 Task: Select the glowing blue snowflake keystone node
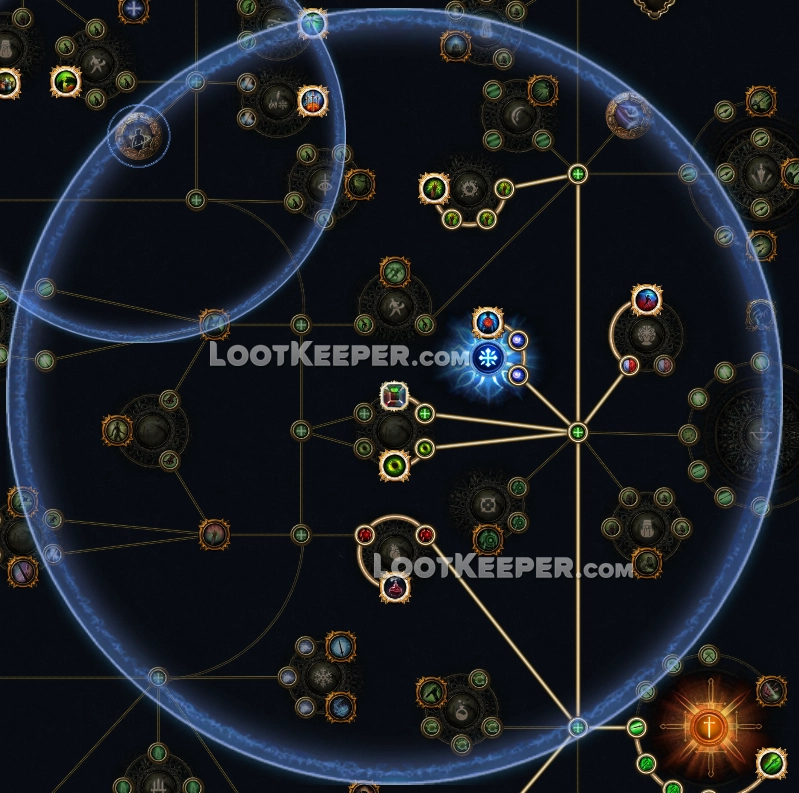(x=490, y=357)
